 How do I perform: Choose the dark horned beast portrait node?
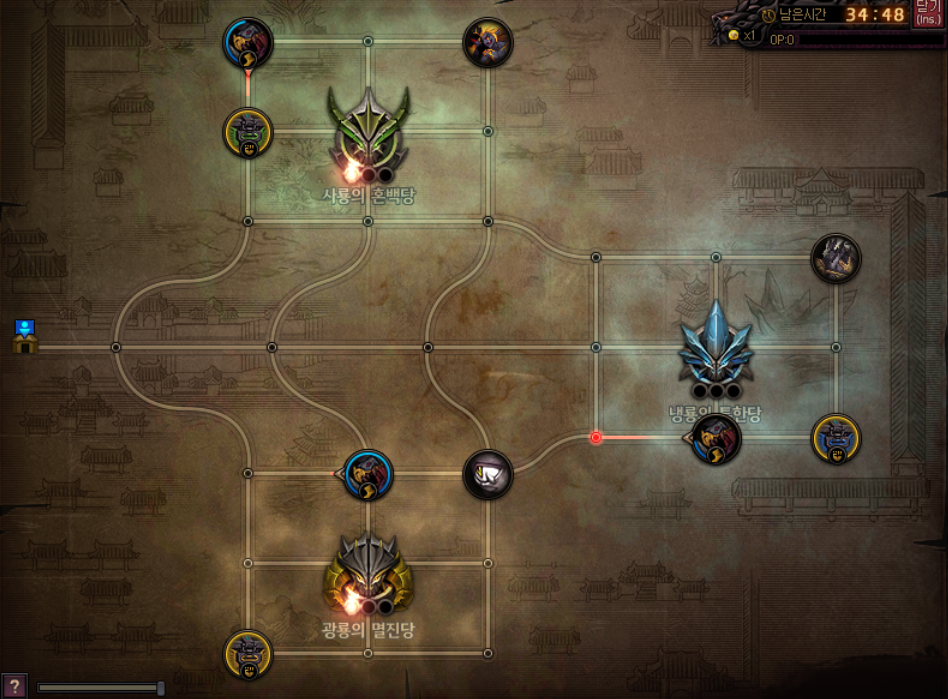pos(835,258)
